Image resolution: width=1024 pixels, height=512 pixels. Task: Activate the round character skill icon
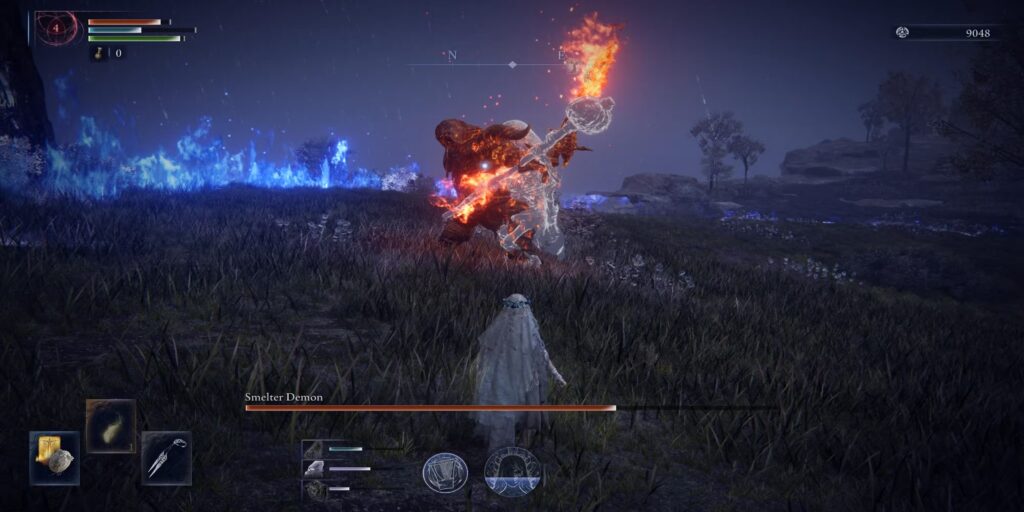tap(445, 473)
